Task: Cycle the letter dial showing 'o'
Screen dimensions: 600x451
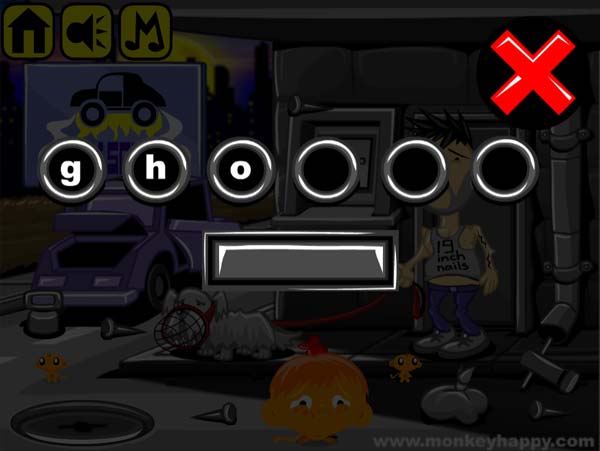Action: [x=240, y=168]
